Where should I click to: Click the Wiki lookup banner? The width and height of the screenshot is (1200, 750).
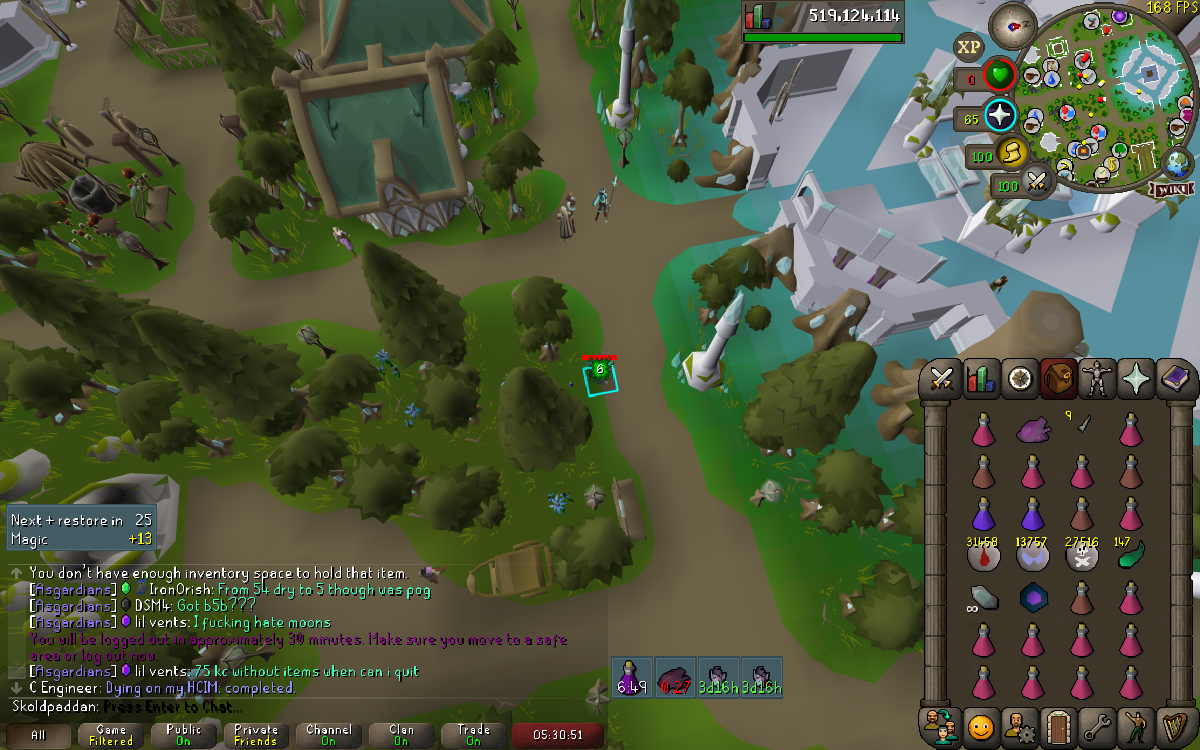1171,189
